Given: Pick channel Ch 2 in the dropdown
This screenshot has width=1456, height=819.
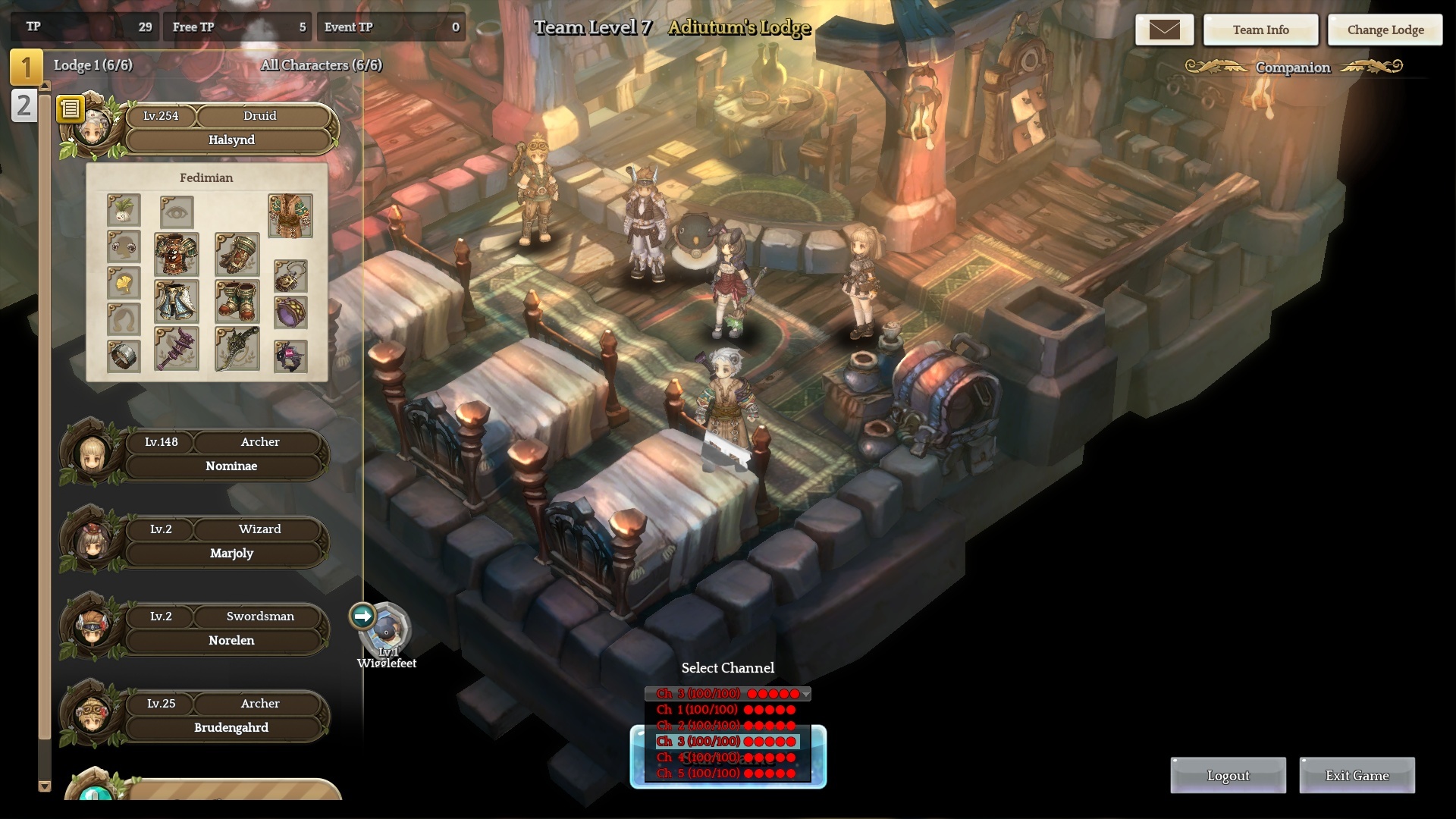Looking at the screenshot, I should (x=726, y=726).
